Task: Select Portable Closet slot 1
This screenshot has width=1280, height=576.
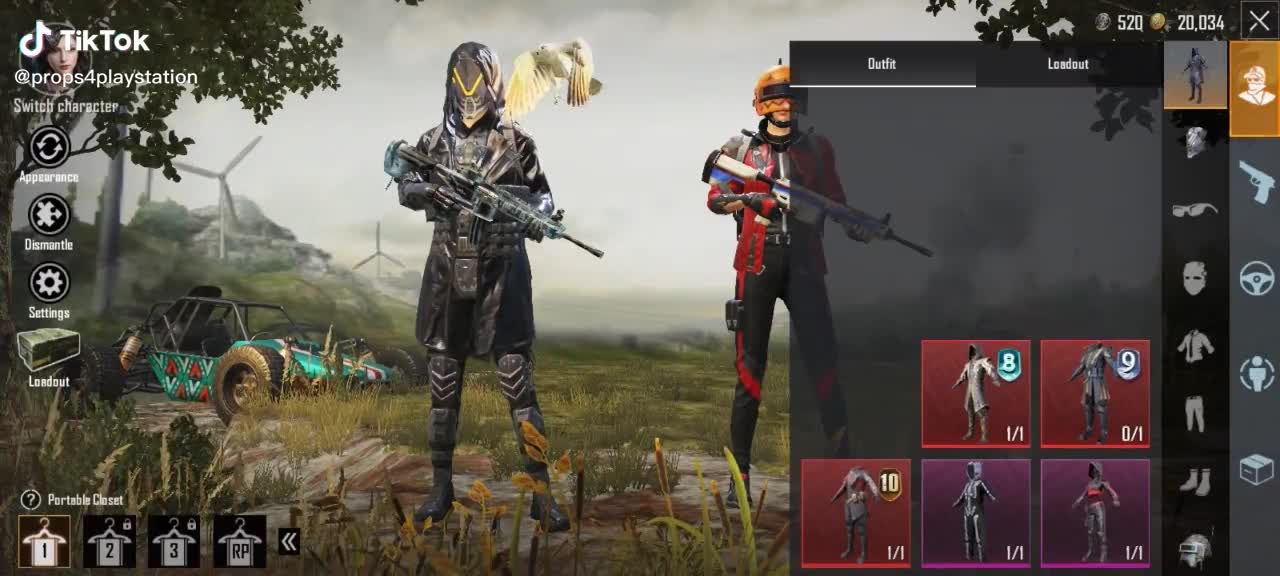Action: click(x=45, y=541)
